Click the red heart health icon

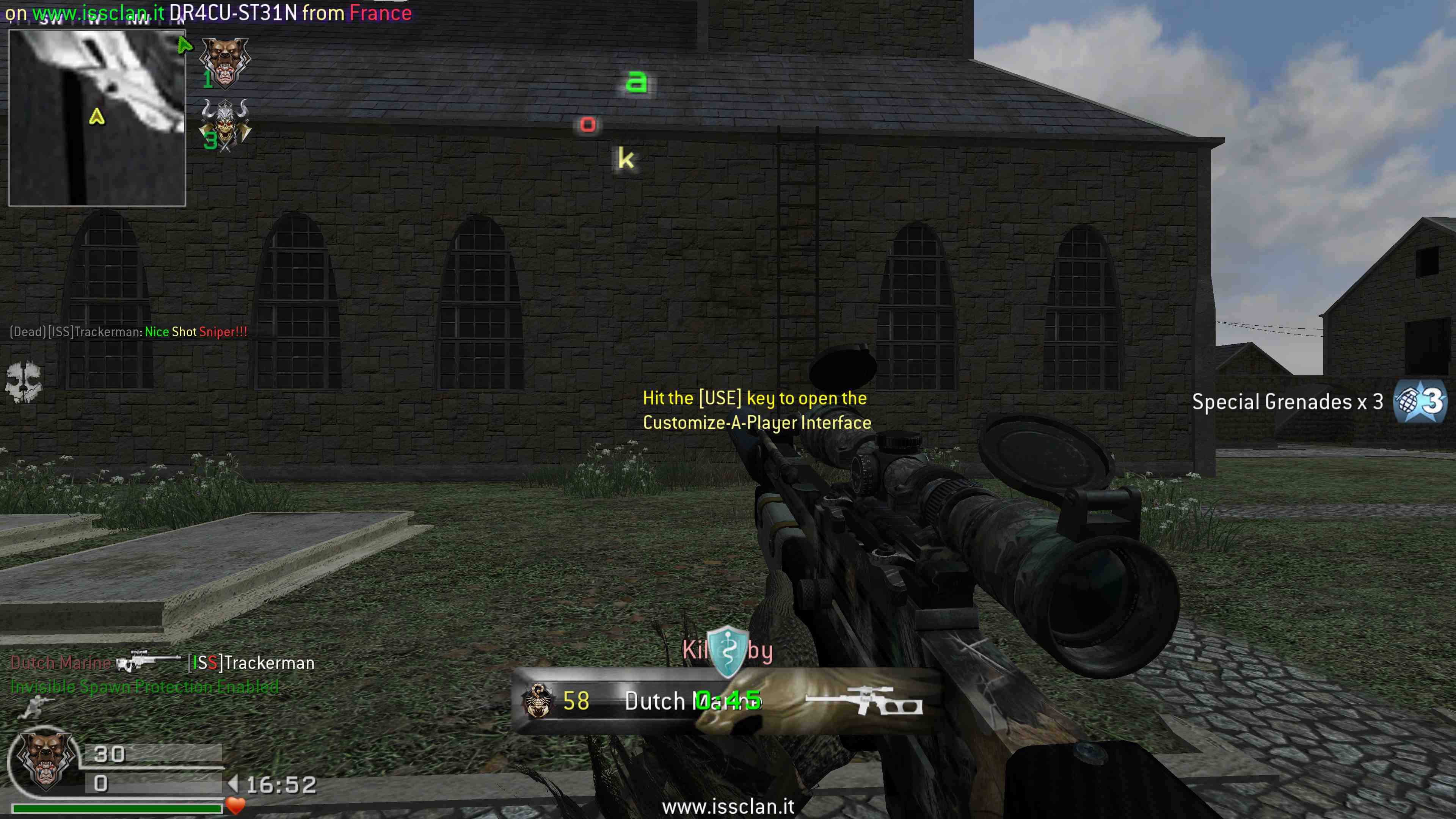pos(235,805)
